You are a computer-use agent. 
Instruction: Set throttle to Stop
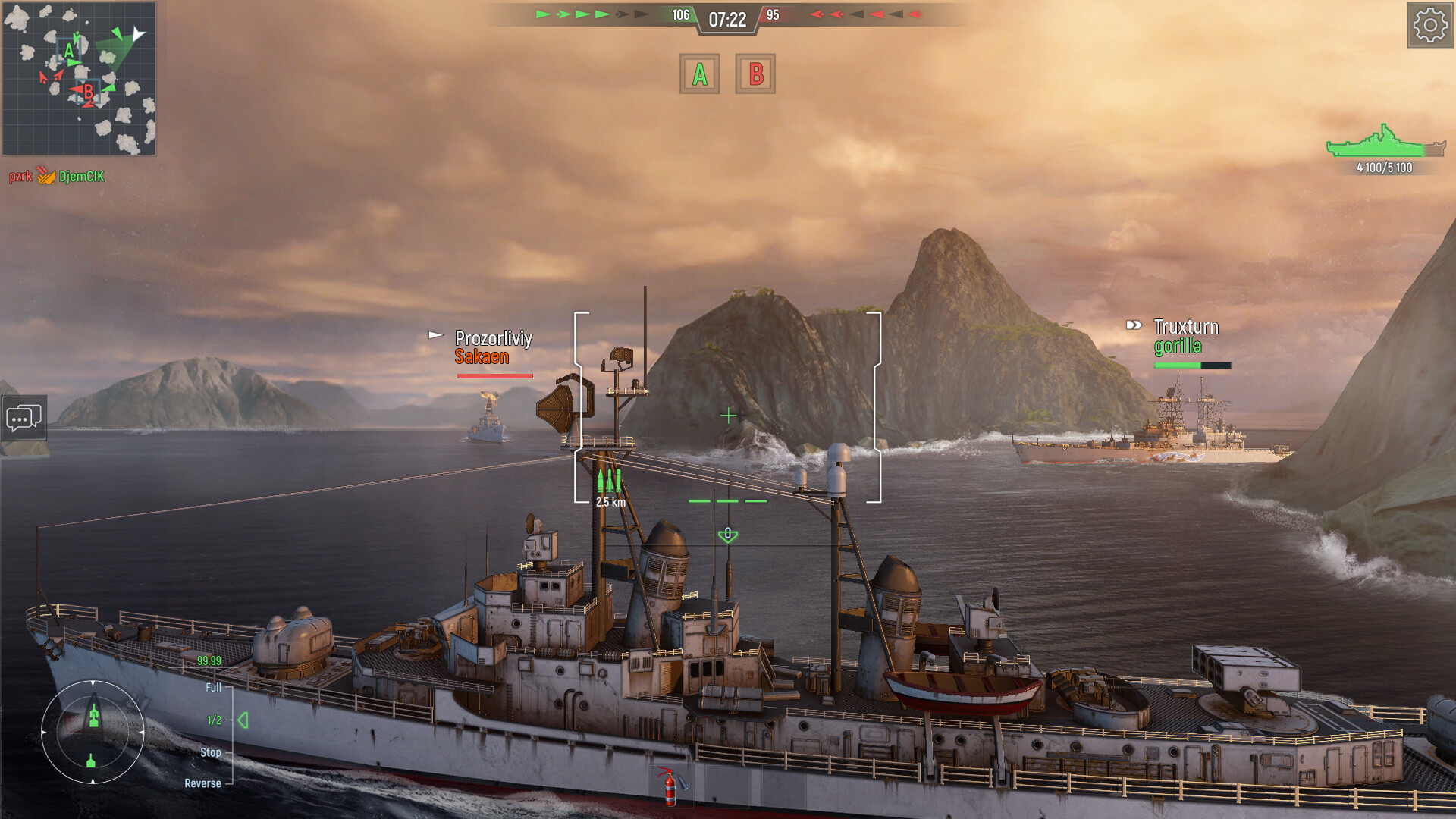211,752
